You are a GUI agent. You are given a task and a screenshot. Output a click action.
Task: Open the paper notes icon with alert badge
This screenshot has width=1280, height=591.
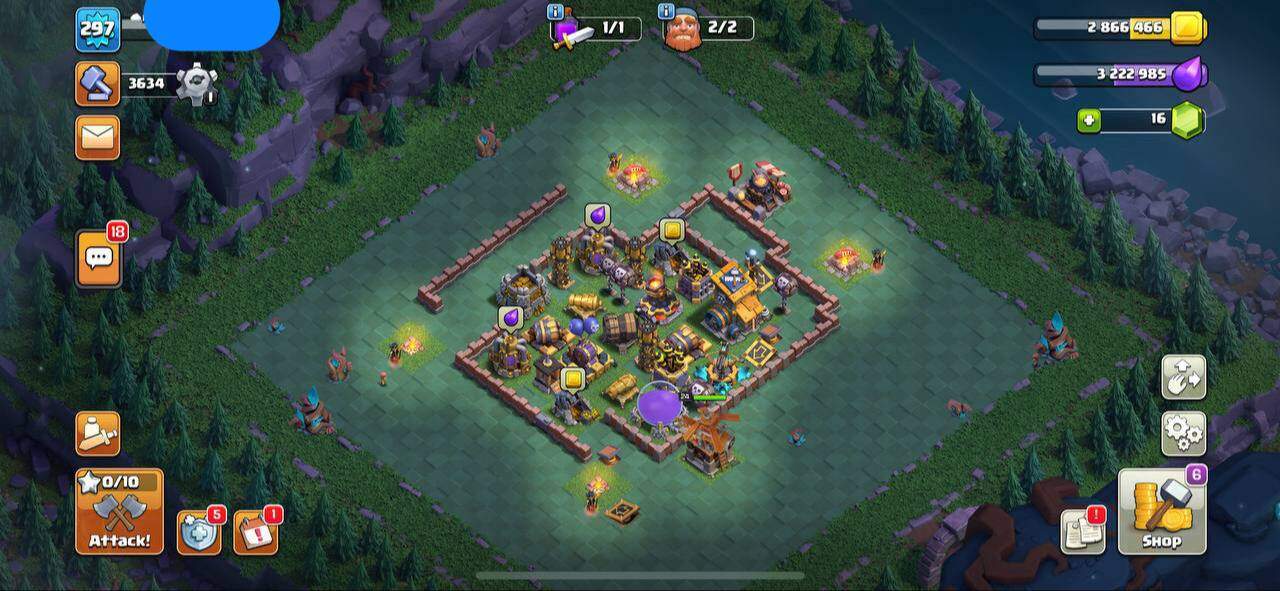(1082, 532)
